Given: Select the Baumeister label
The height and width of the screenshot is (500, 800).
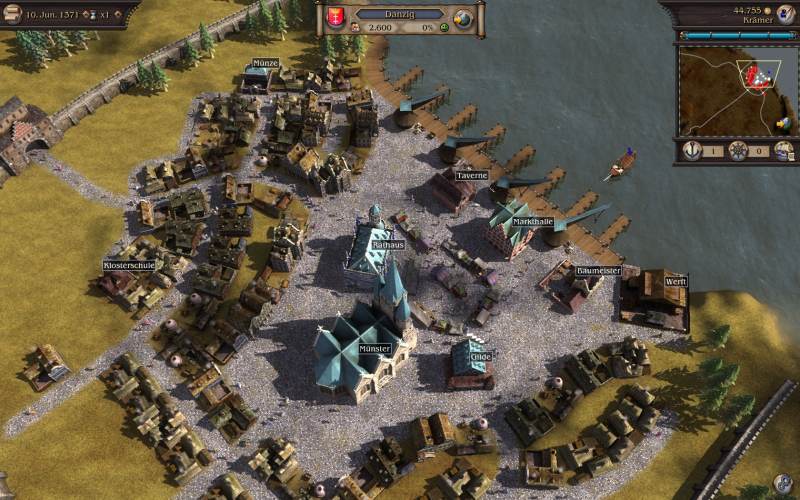Looking at the screenshot, I should tap(599, 271).
